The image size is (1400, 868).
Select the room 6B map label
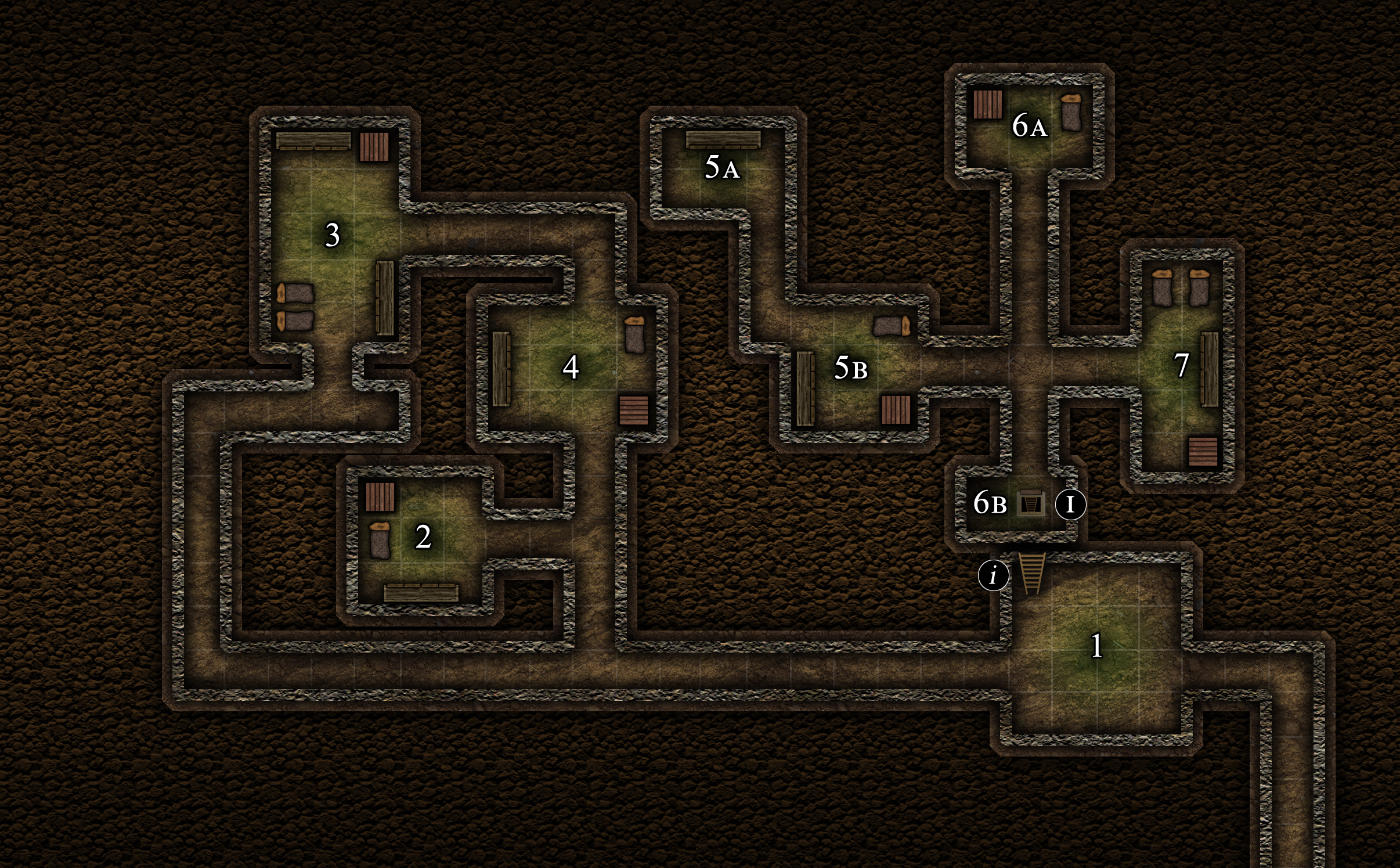click(990, 503)
